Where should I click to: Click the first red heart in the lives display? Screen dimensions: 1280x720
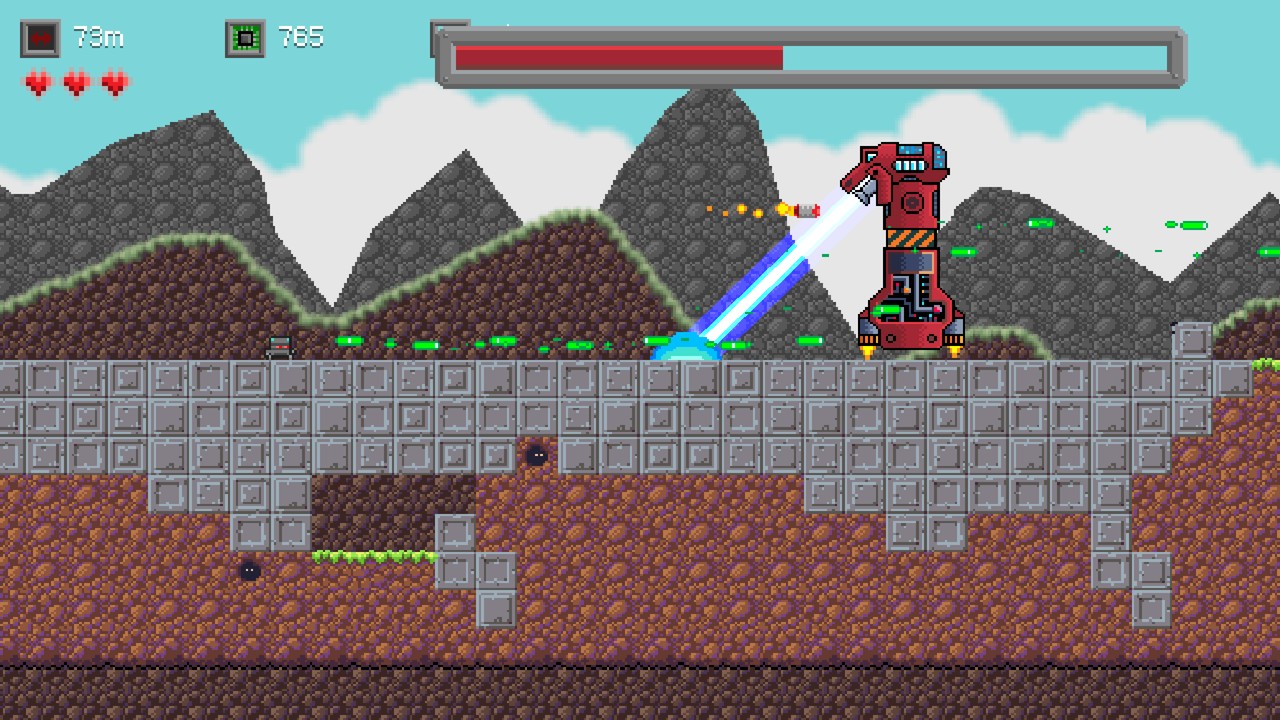38,84
